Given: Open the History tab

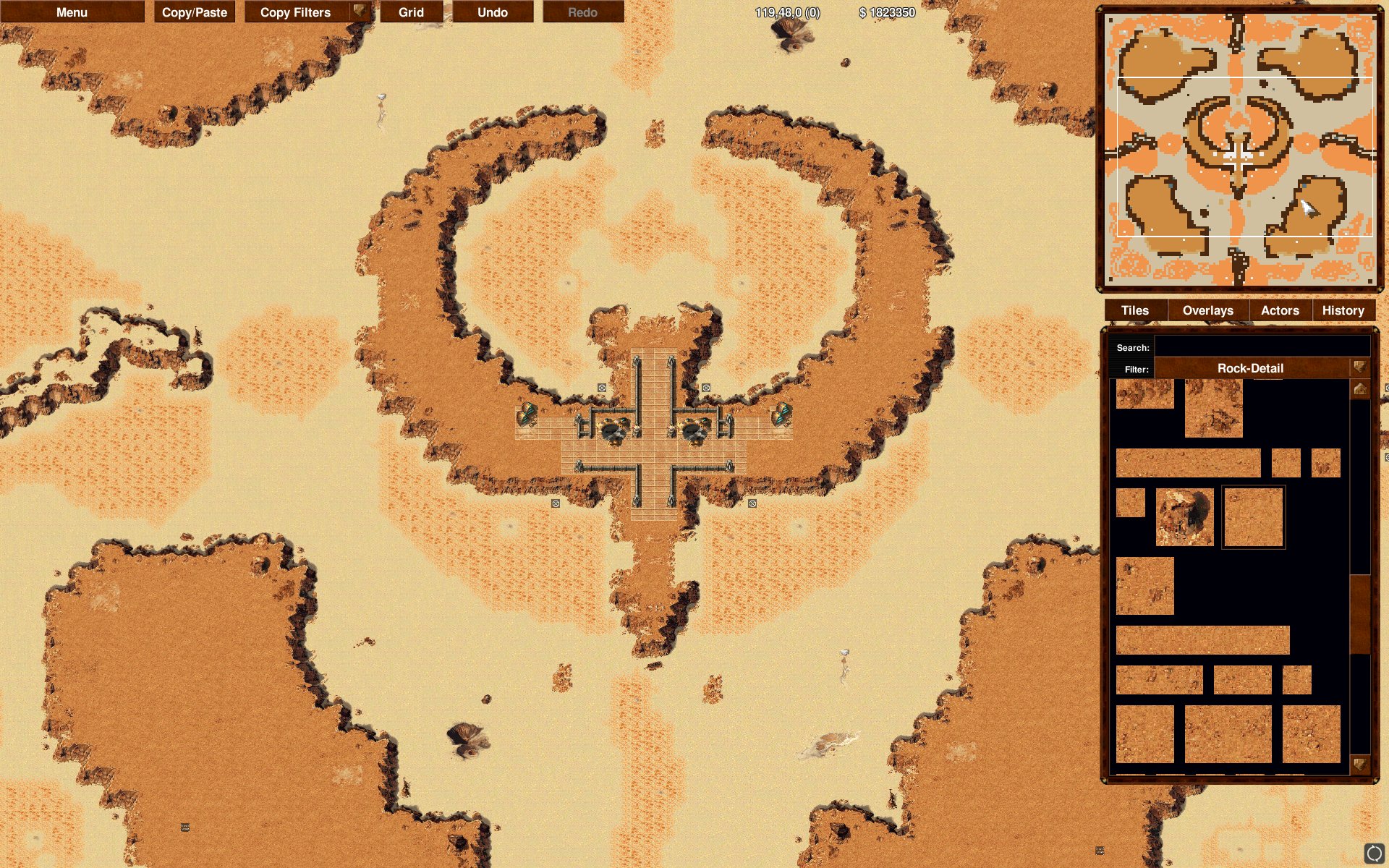Looking at the screenshot, I should point(1343,310).
